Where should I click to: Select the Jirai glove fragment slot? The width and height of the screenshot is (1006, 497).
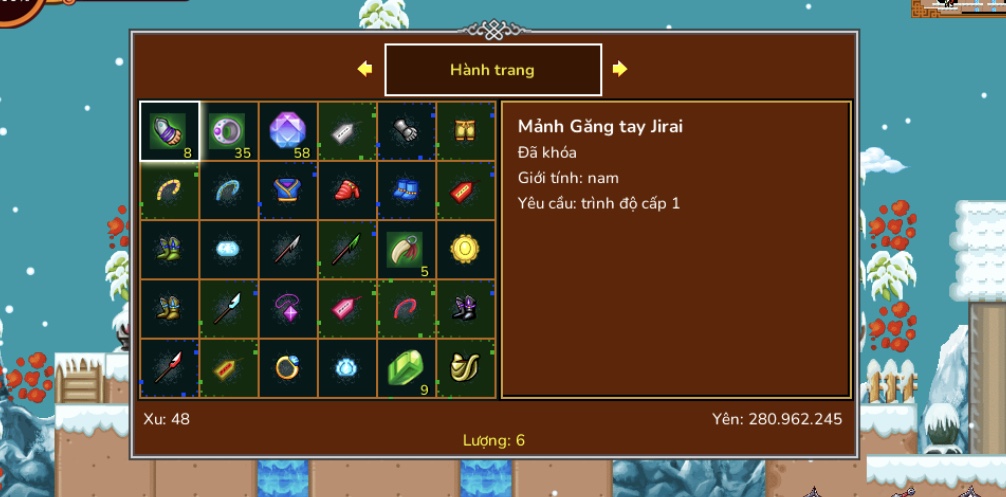[x=169, y=131]
